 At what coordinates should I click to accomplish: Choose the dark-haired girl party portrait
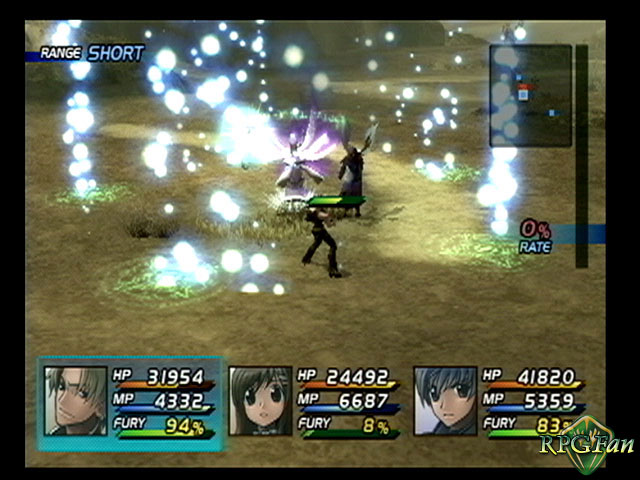(260, 401)
